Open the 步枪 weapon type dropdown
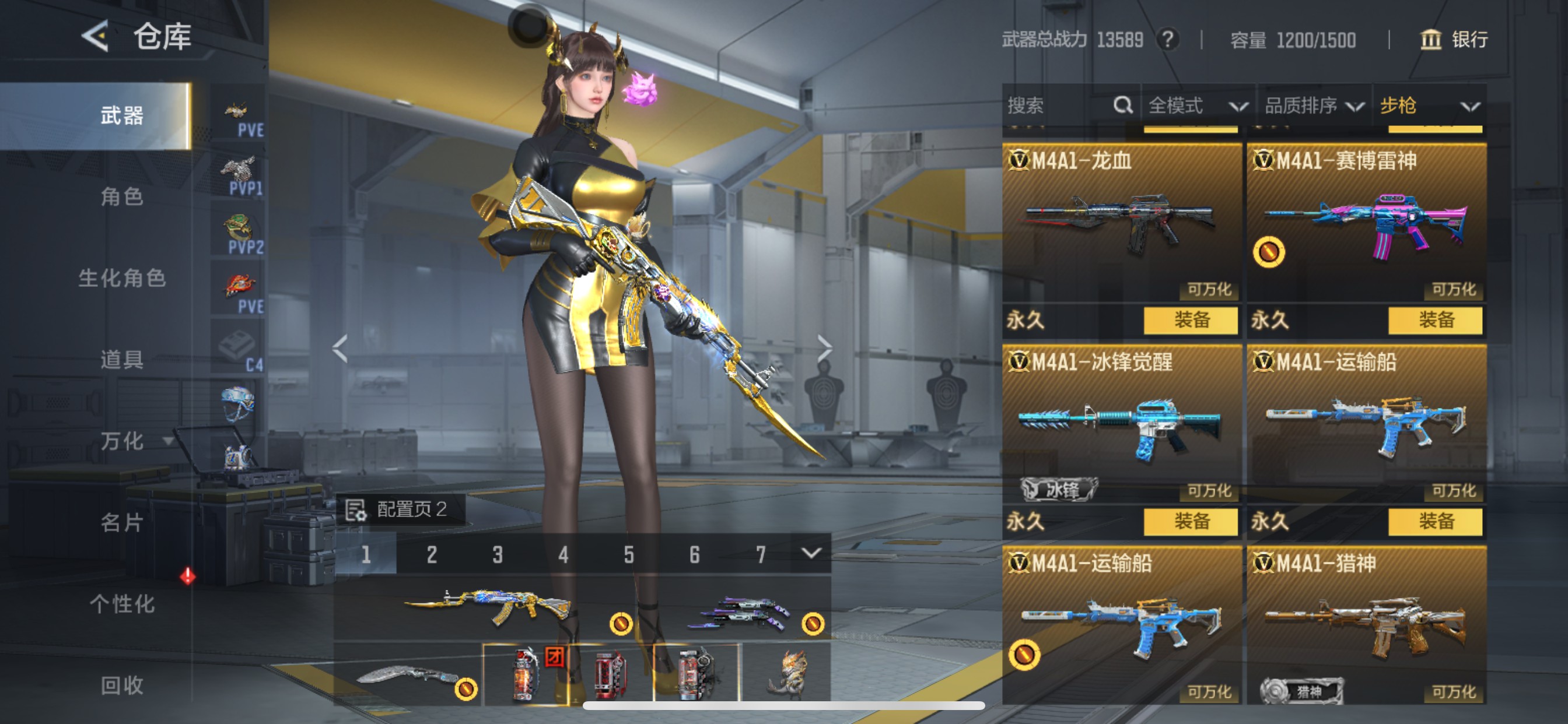 point(1428,106)
